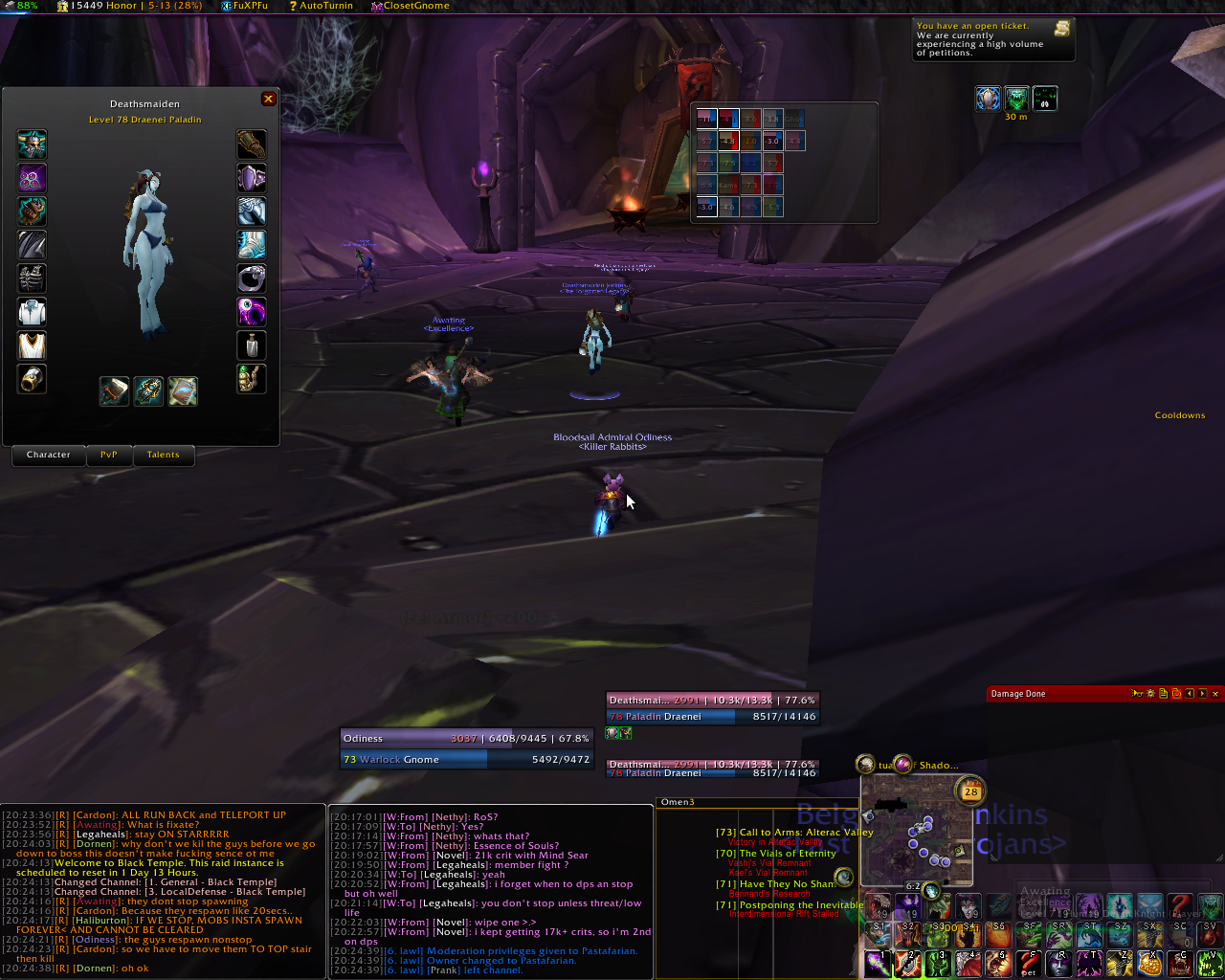The width and height of the screenshot is (1225, 980).
Task: Inspect the hammer main-hand weapon slot
Action: tap(114, 390)
